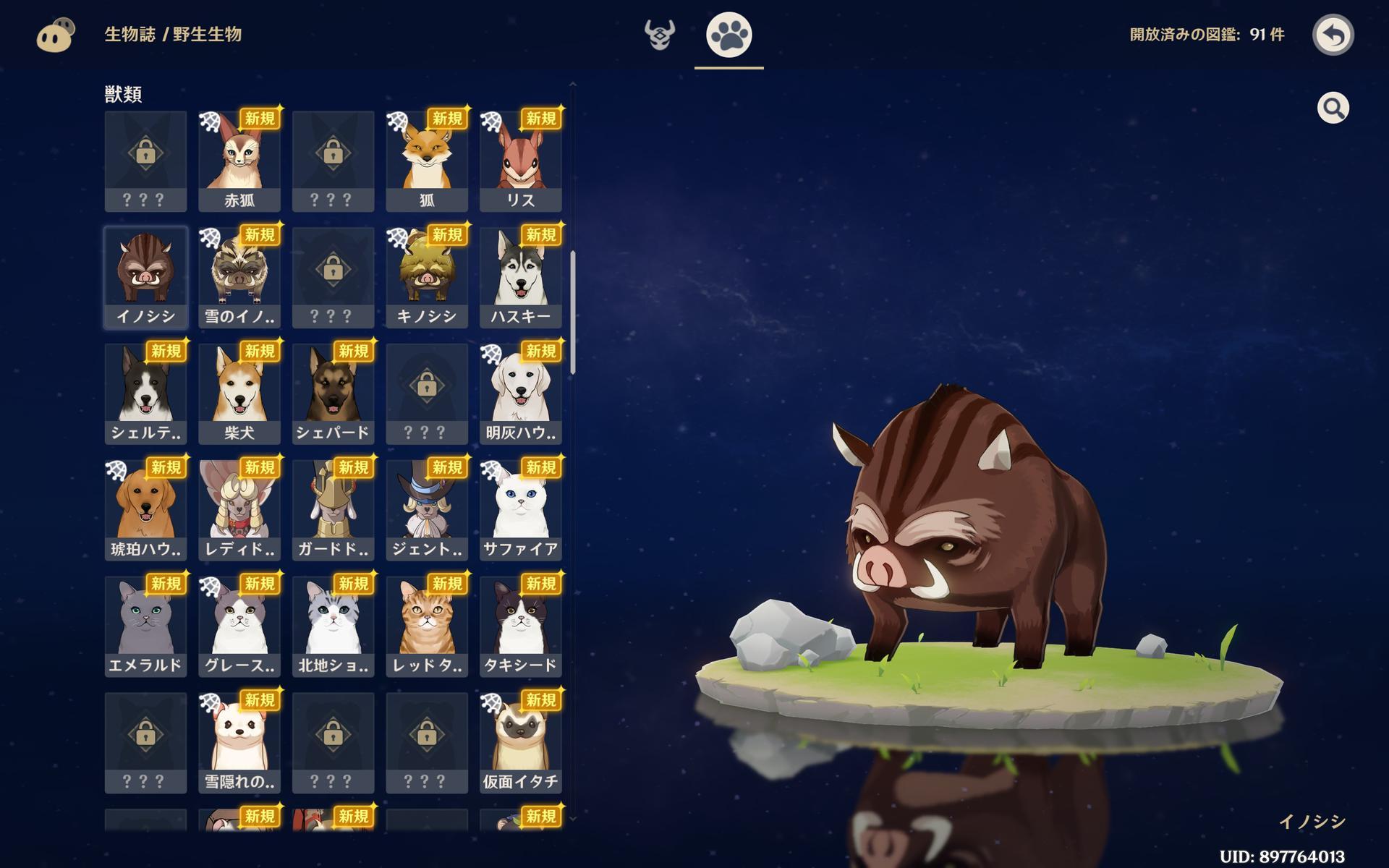Open the 琥珀ハウンド dog entry
Viewport: 1389px width, 868px height.
(x=145, y=511)
